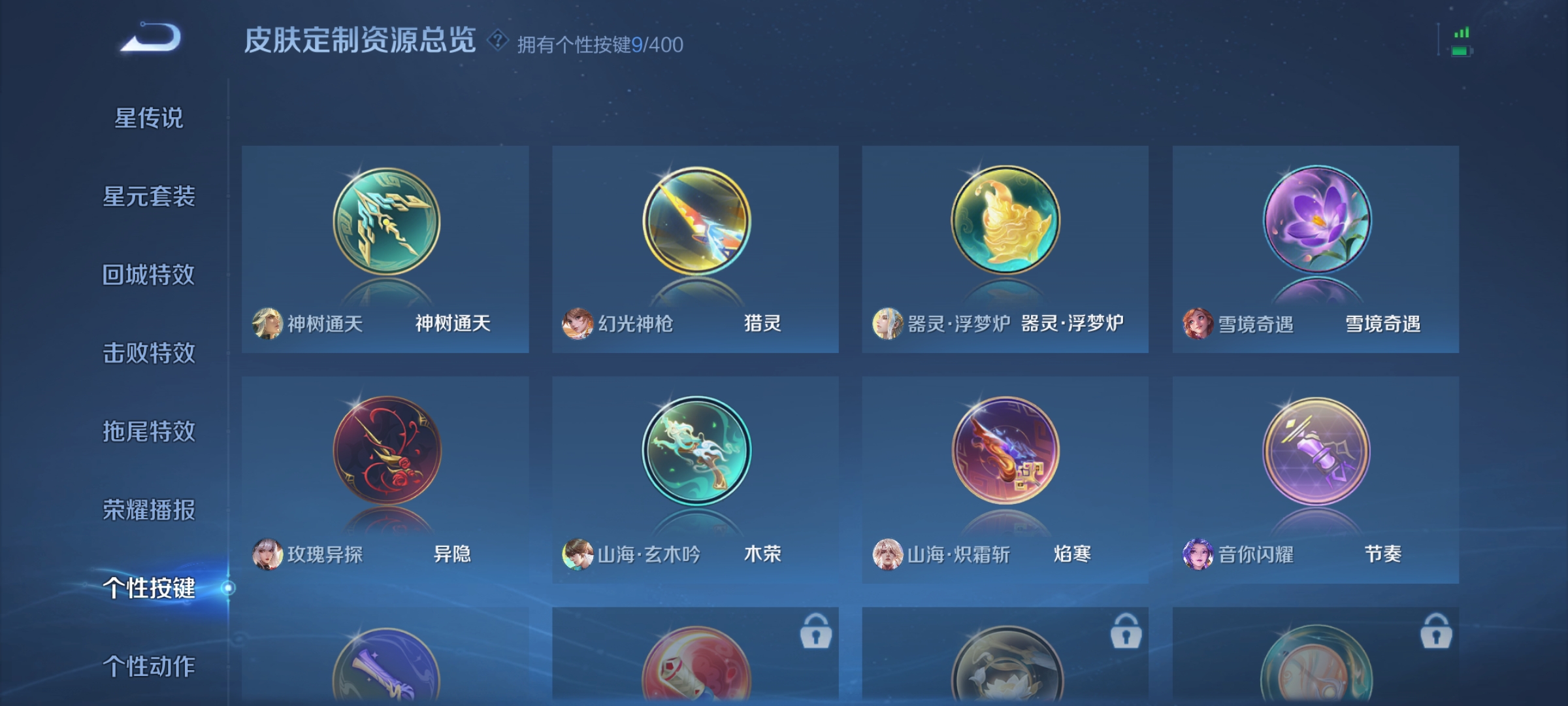
Task: Select the 击败特效 sidebar entry
Action: pyautogui.click(x=148, y=352)
